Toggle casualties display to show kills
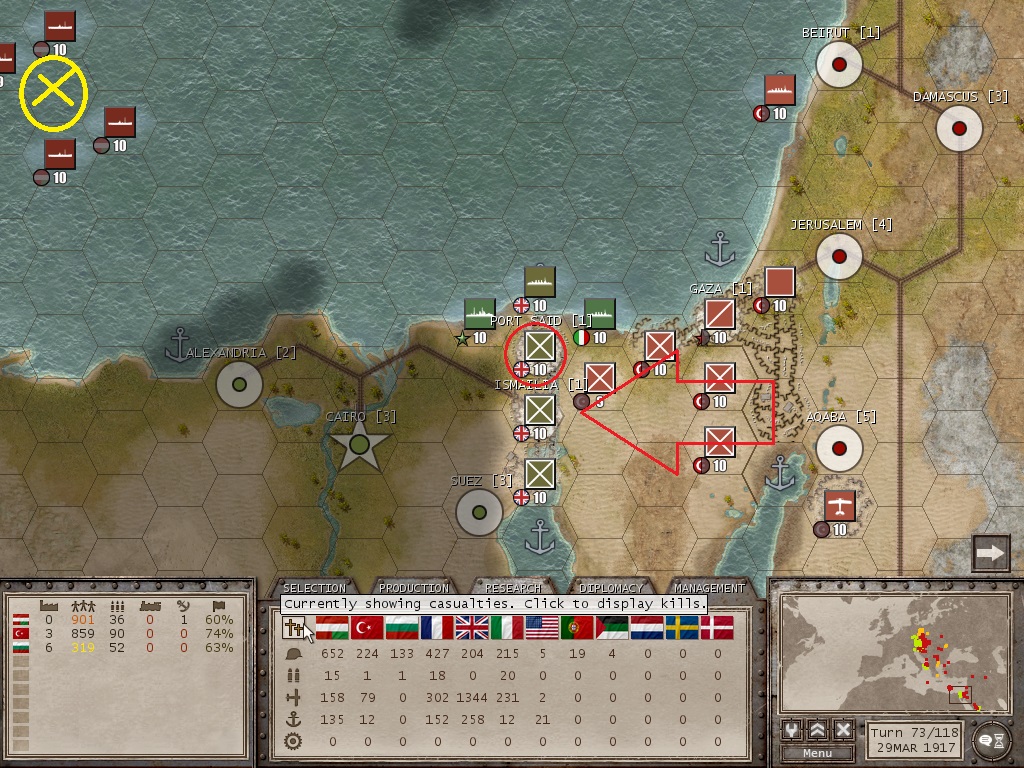 295,628
